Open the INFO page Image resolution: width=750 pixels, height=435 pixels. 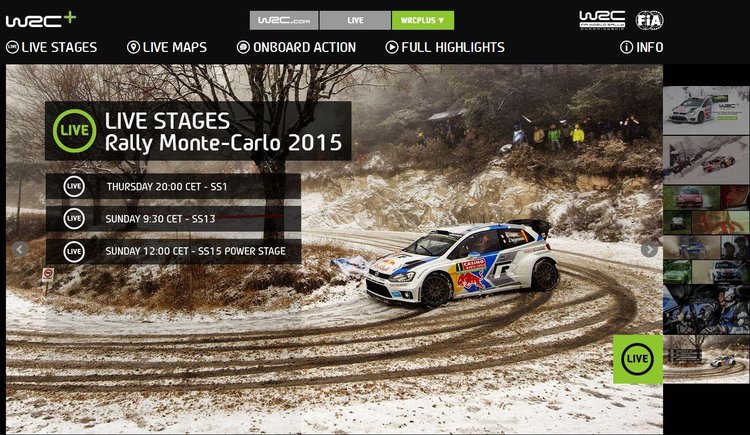(641, 47)
